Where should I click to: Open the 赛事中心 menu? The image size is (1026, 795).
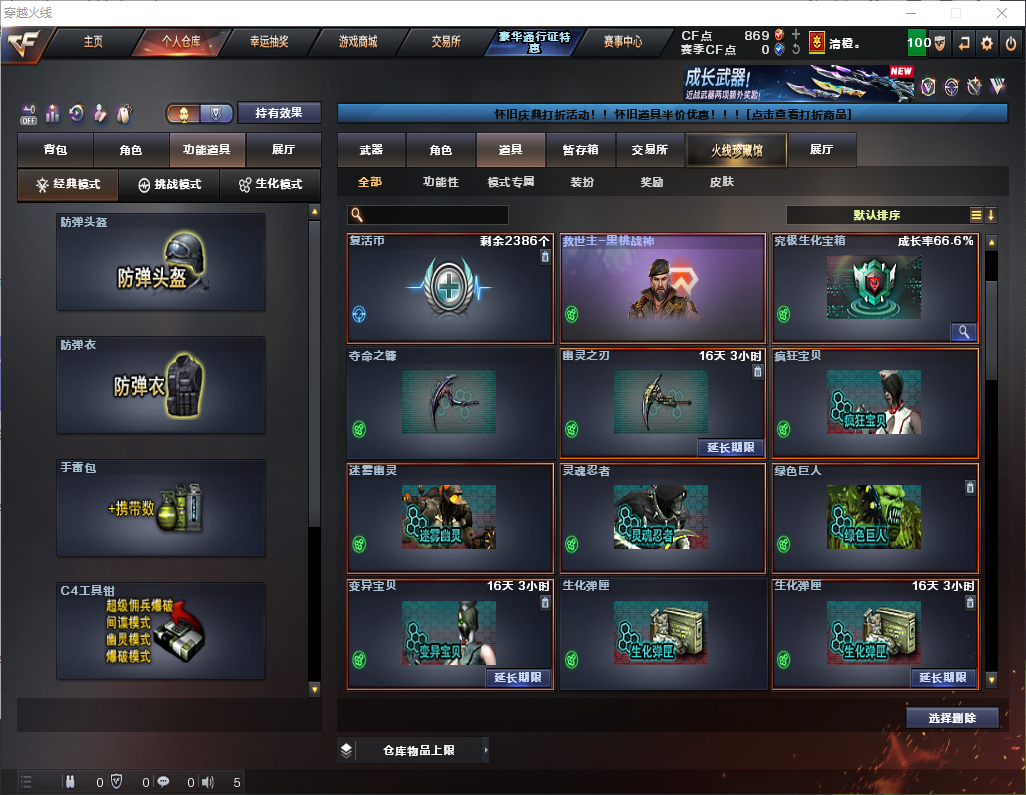622,42
